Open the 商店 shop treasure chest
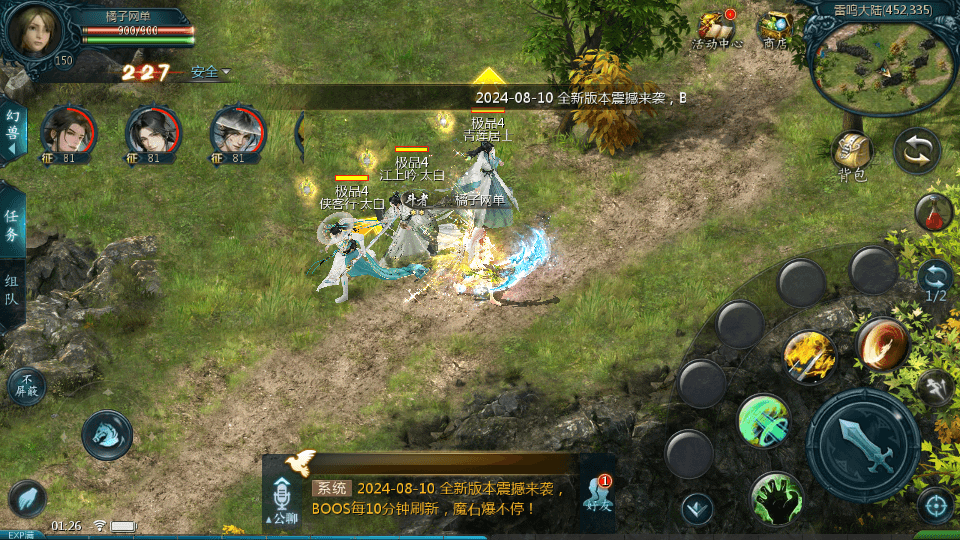960x540 pixels. [775, 28]
